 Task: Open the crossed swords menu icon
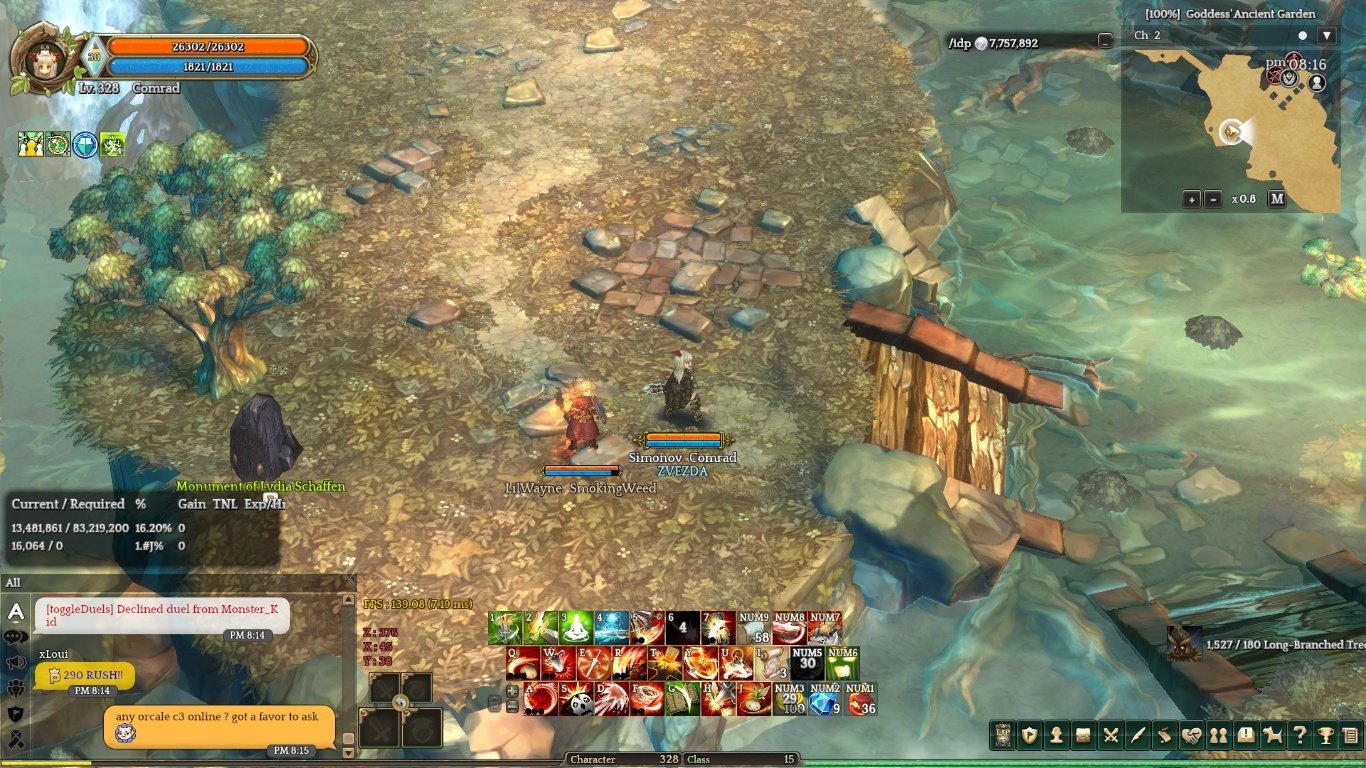click(x=1110, y=736)
